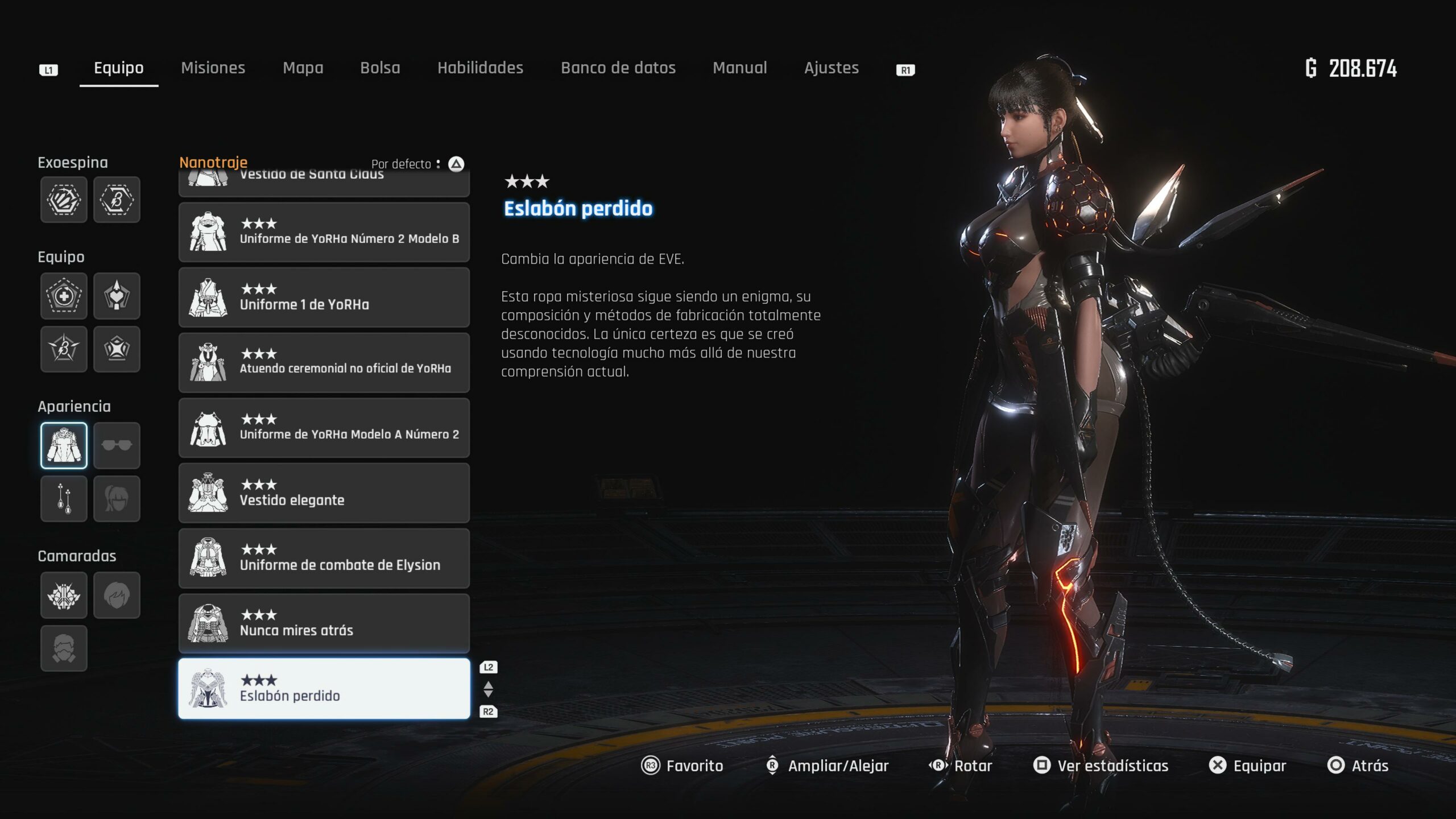This screenshot has width=1456, height=819.
Task: Open the Ajustes tab
Action: tap(831, 68)
